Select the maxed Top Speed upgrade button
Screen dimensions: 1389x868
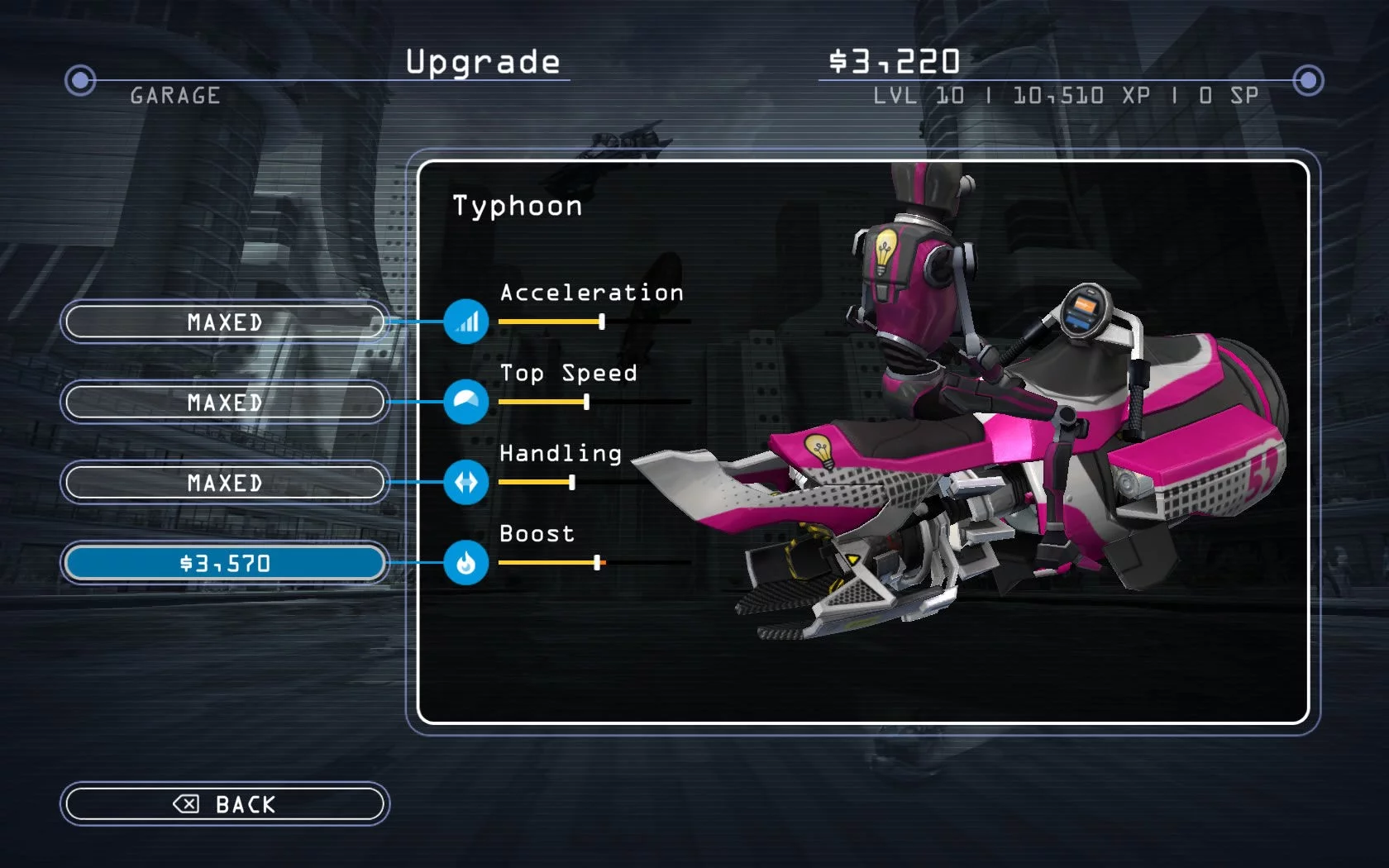225,403
